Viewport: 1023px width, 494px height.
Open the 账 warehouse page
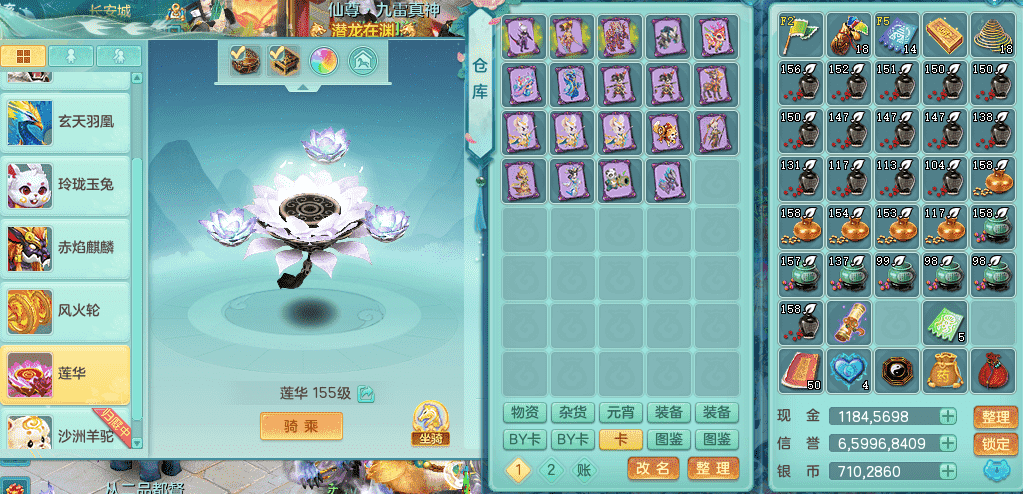coord(582,468)
